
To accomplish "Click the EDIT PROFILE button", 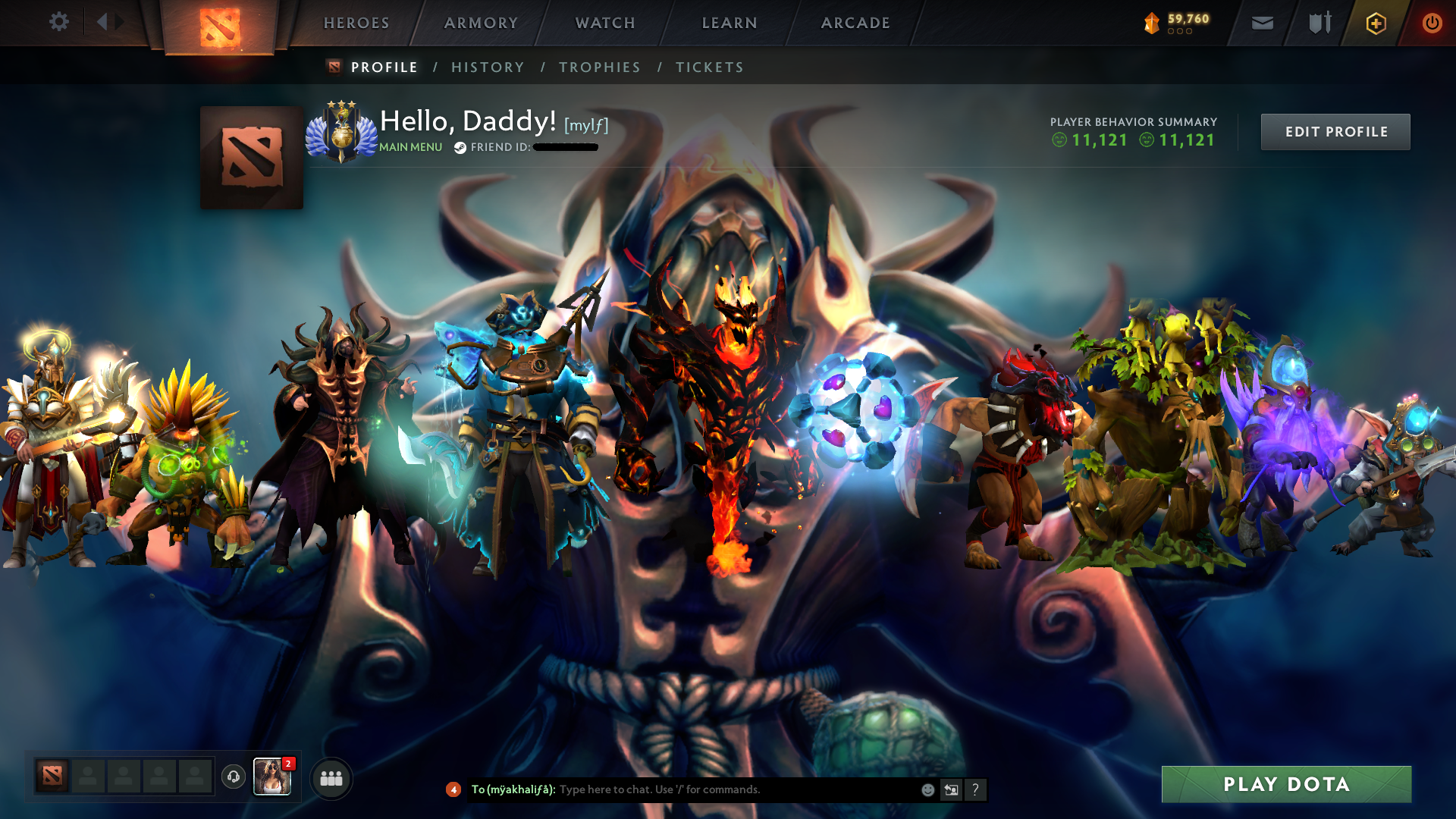I will [x=1335, y=131].
